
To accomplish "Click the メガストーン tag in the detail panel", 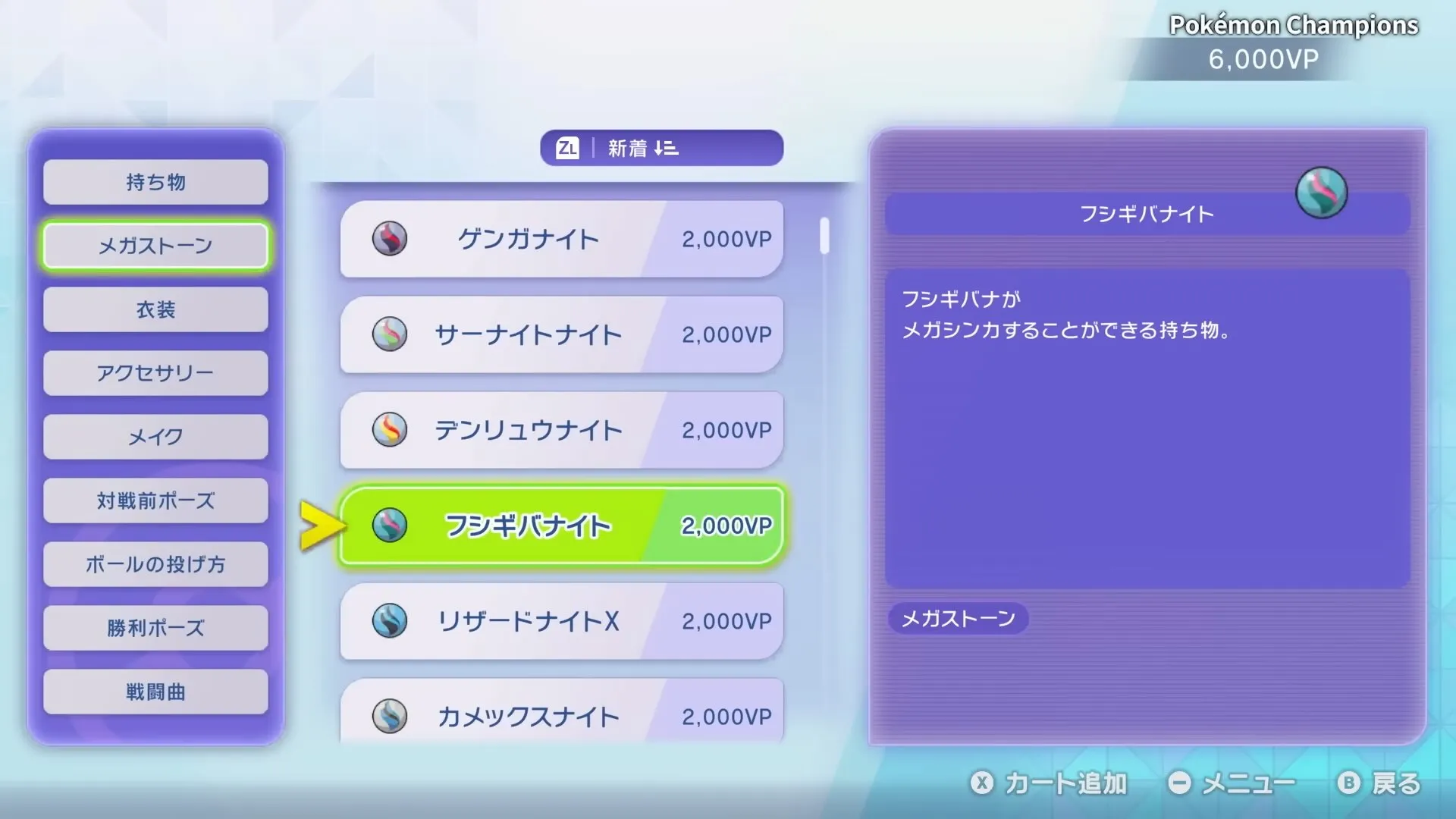I will click(958, 619).
